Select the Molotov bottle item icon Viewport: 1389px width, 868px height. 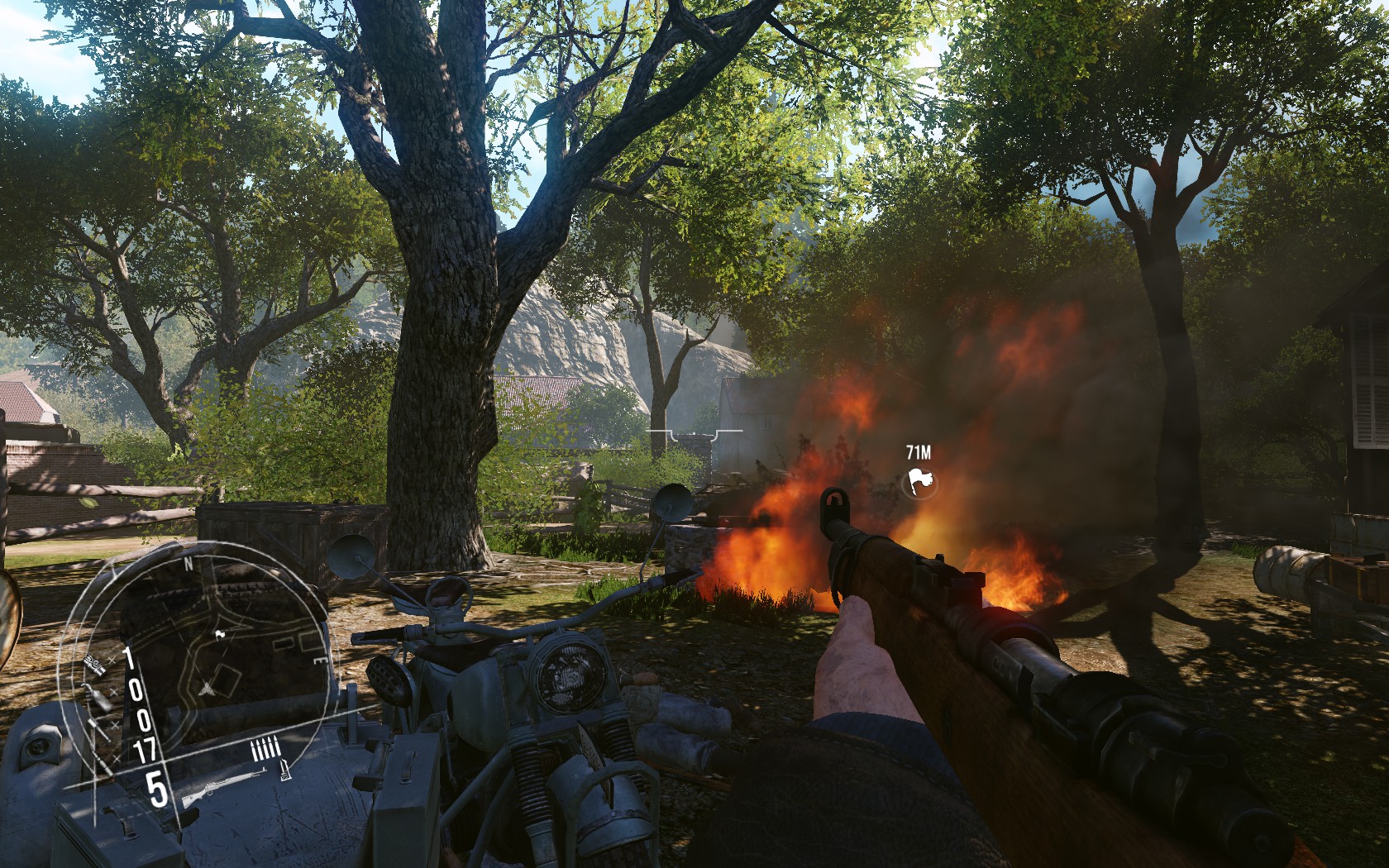pyautogui.click(x=100, y=698)
